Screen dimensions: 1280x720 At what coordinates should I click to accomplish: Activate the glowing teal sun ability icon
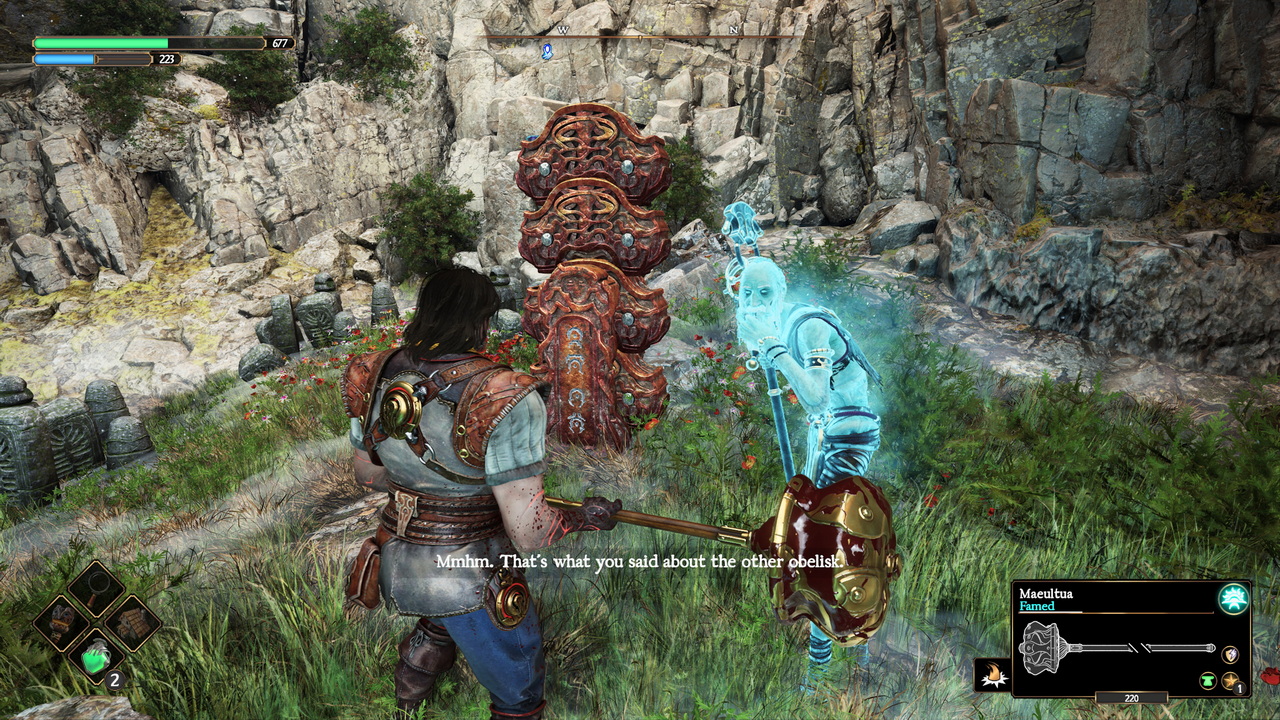point(1233,599)
